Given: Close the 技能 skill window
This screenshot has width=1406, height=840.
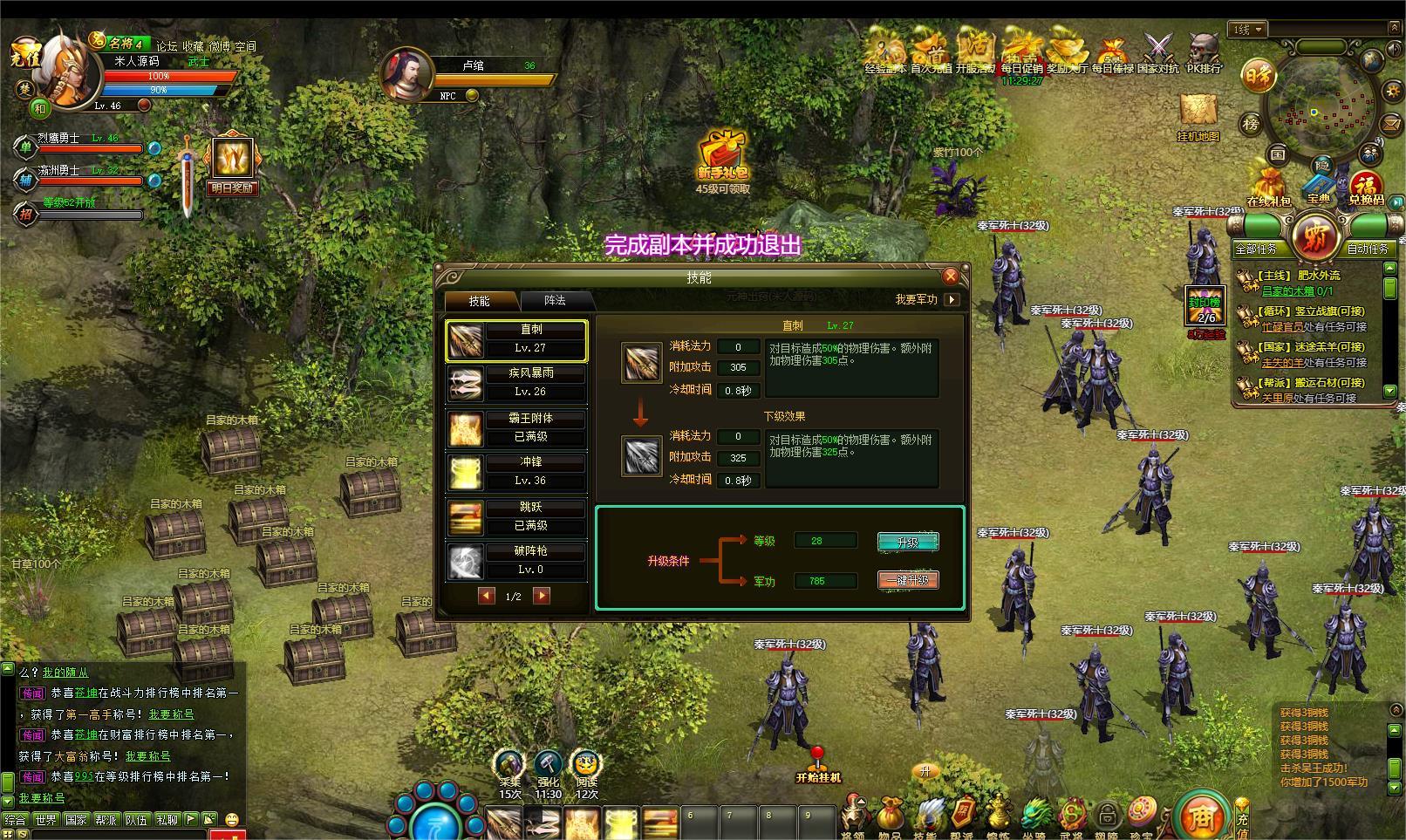Looking at the screenshot, I should [x=951, y=277].
